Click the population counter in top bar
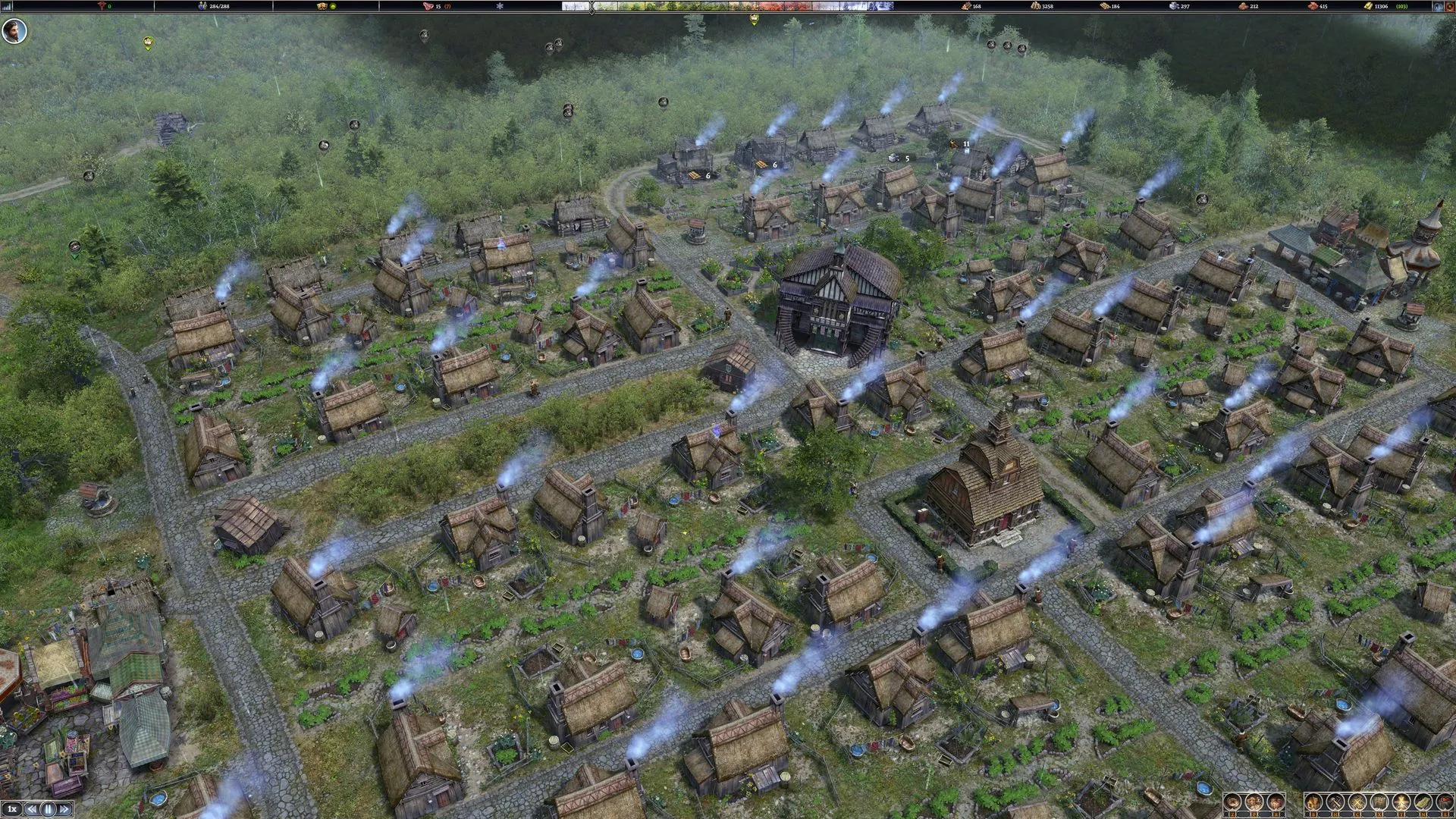The image size is (1456, 819). pyautogui.click(x=213, y=6)
